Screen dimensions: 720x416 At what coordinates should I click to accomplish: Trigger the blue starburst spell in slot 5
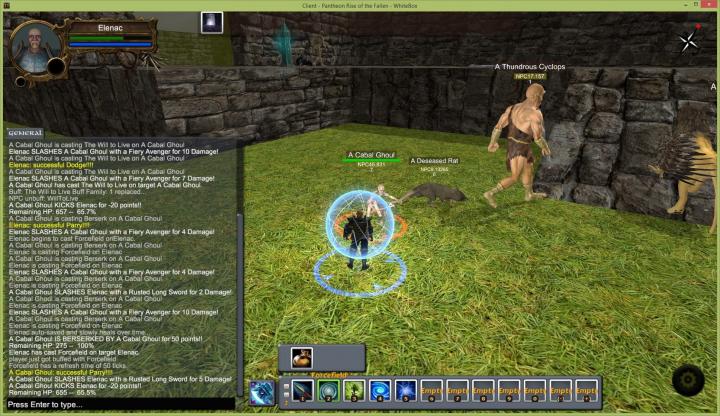tap(405, 390)
